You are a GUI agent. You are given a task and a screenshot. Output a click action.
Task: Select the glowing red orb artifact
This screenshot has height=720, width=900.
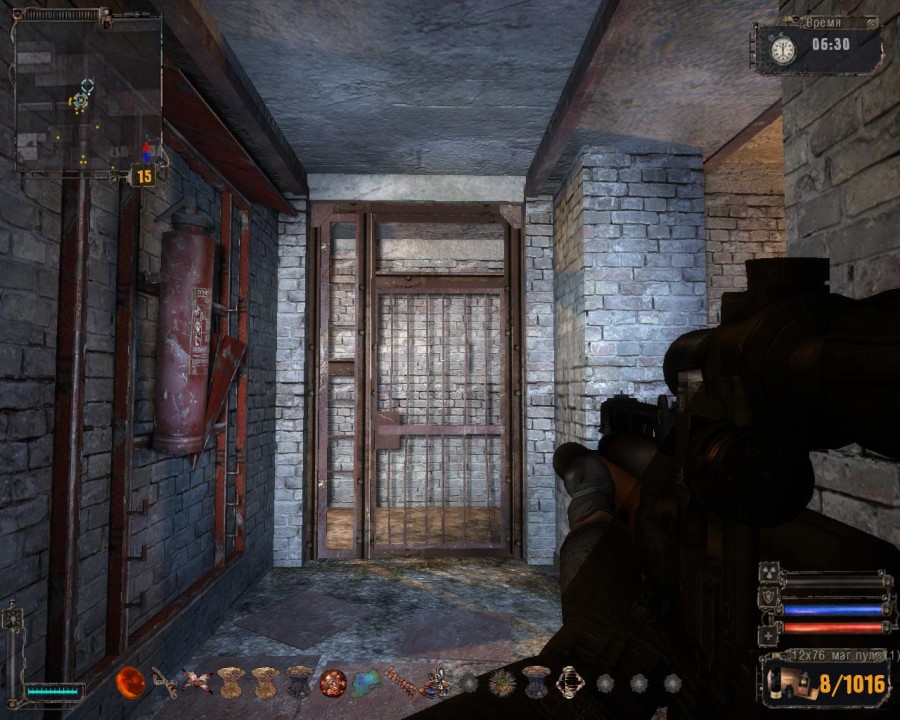coord(130,682)
